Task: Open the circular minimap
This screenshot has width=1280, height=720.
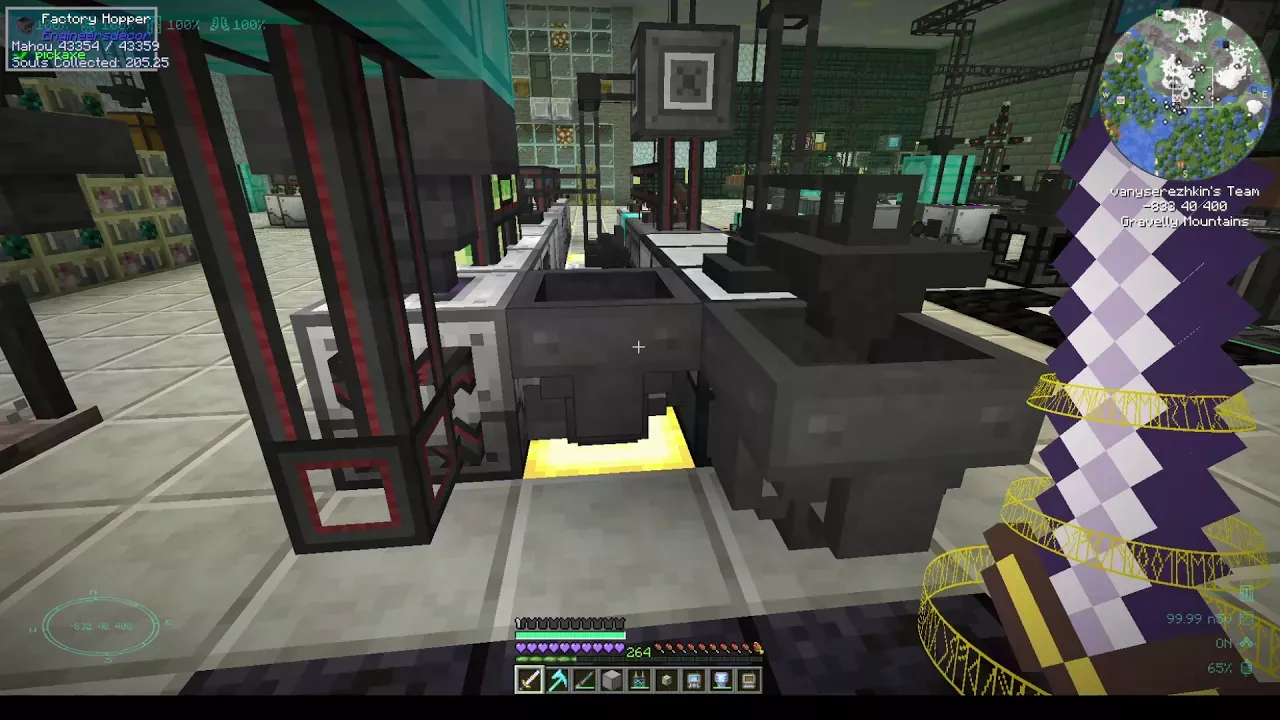Action: tap(1185, 93)
